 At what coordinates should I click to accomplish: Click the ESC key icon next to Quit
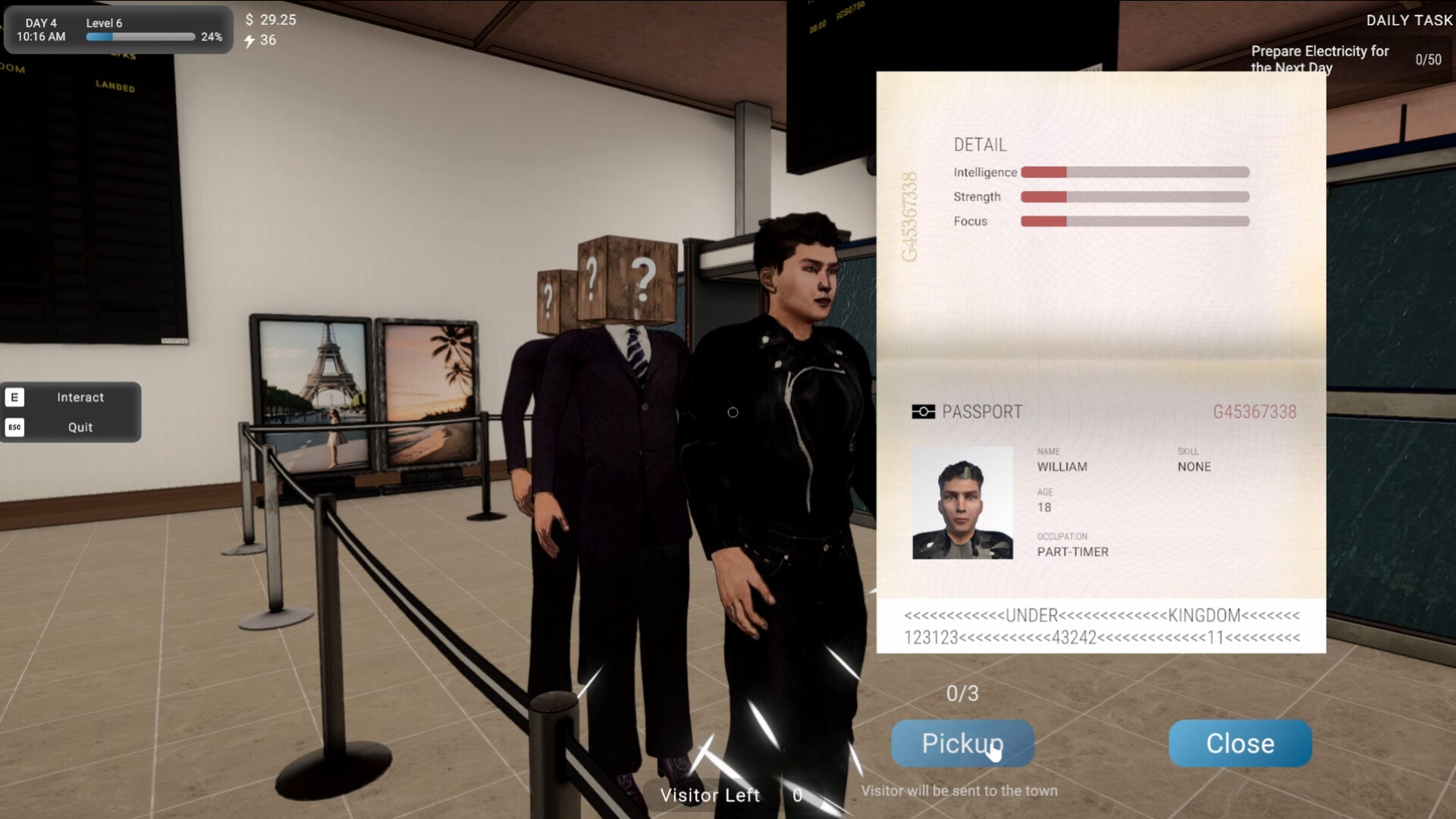coord(15,427)
